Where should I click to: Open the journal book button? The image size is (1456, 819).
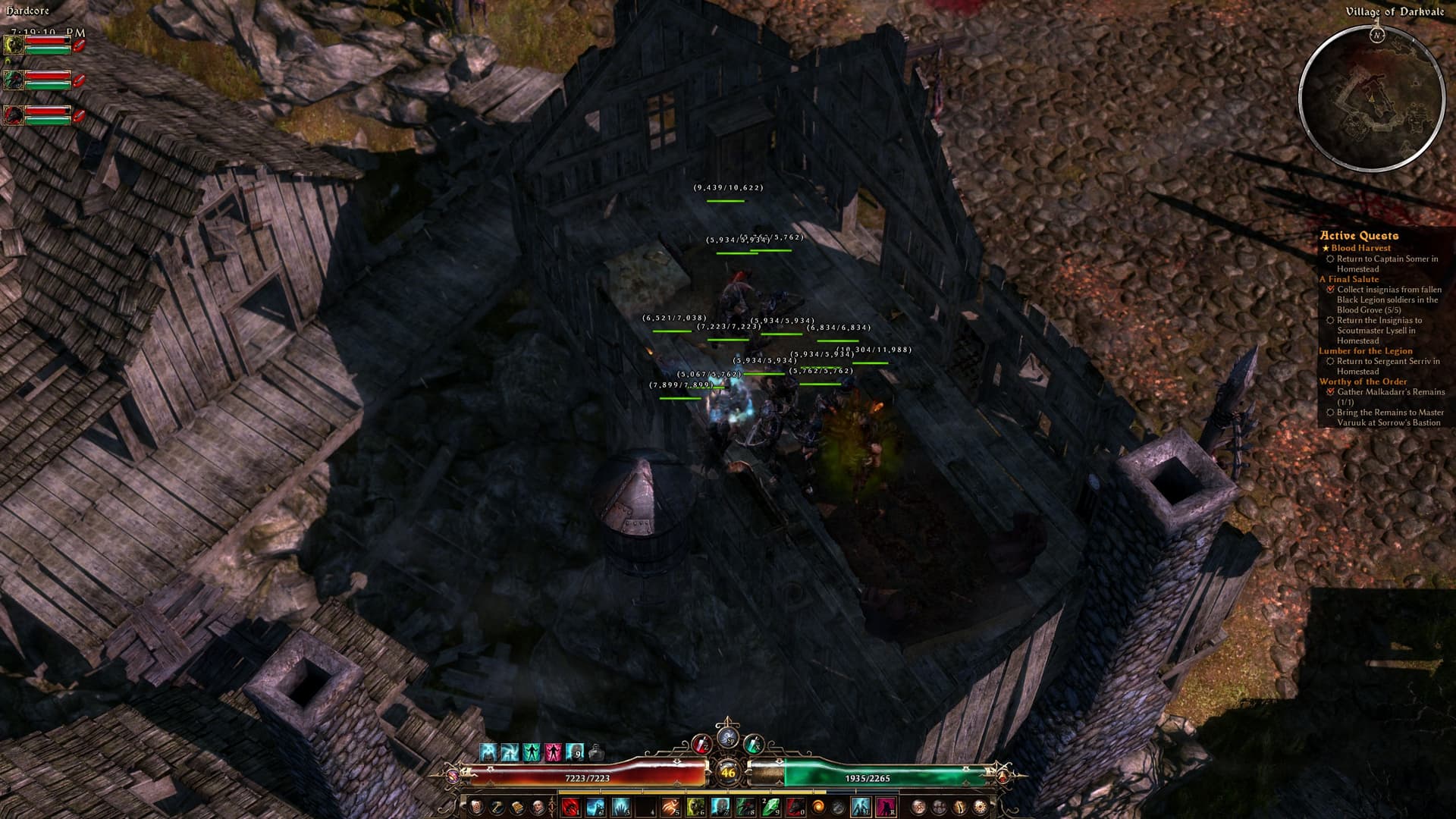click(x=517, y=807)
